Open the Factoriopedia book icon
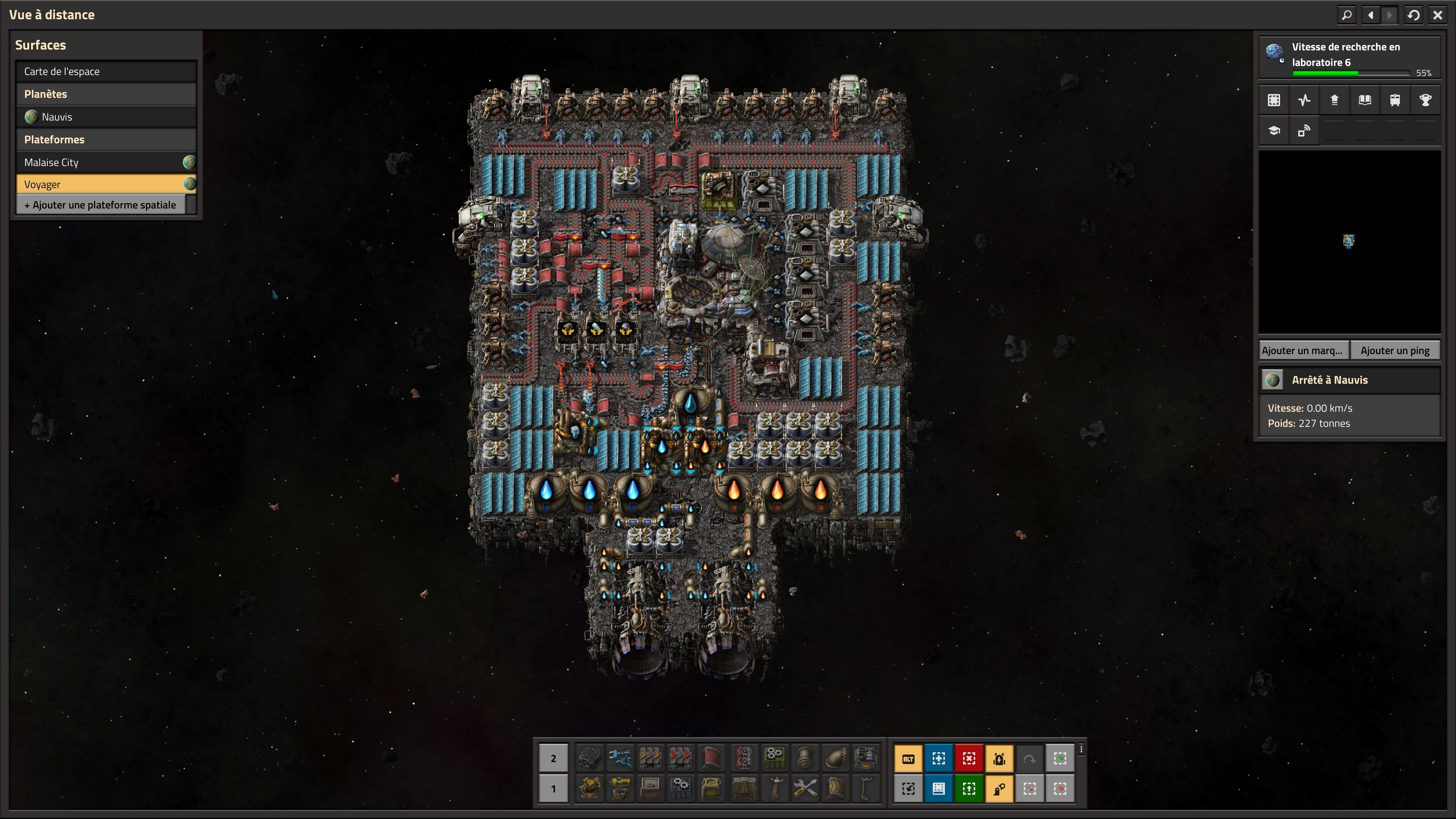 [1365, 100]
